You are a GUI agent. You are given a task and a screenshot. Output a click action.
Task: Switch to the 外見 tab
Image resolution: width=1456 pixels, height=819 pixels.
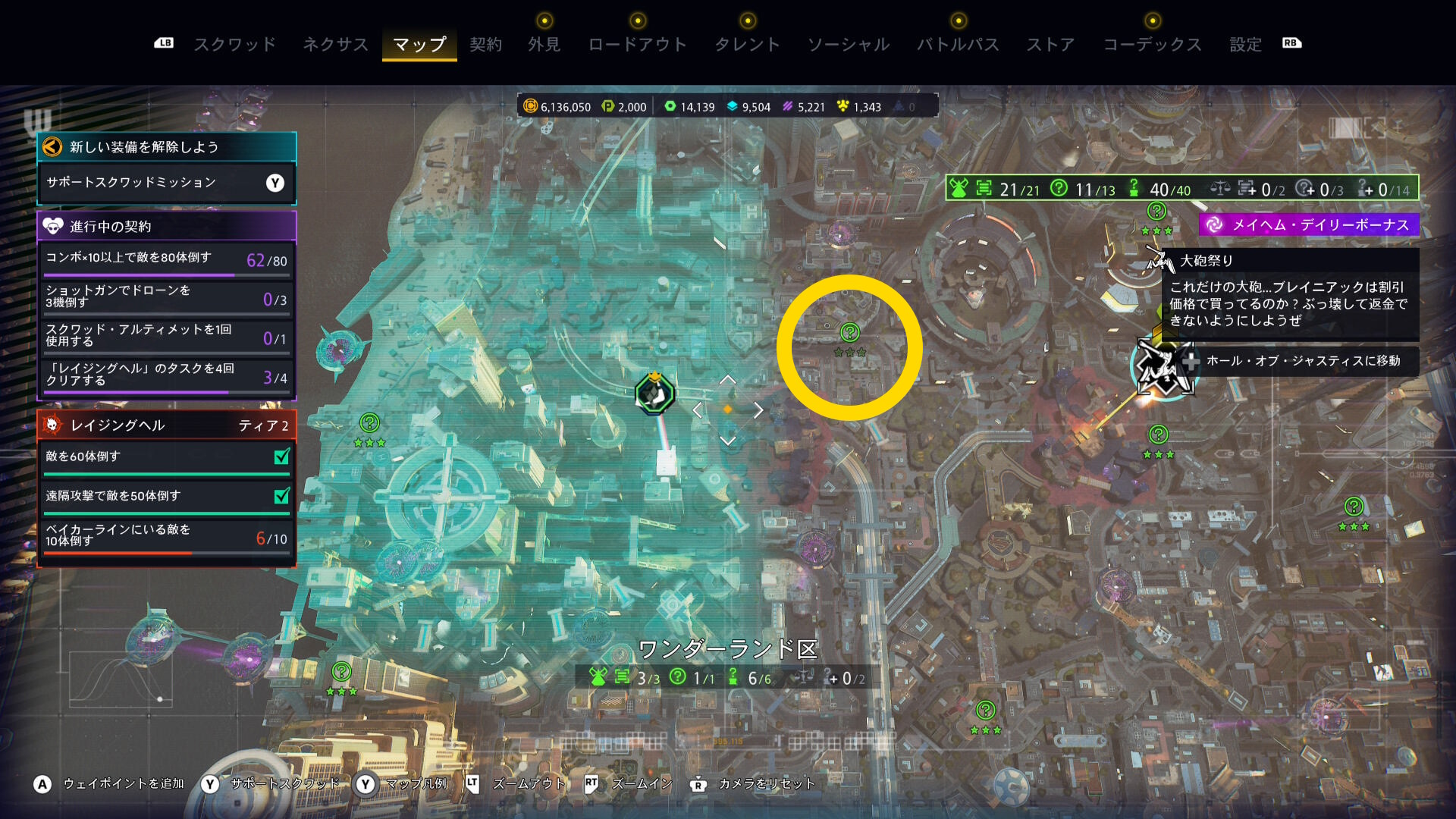[544, 45]
